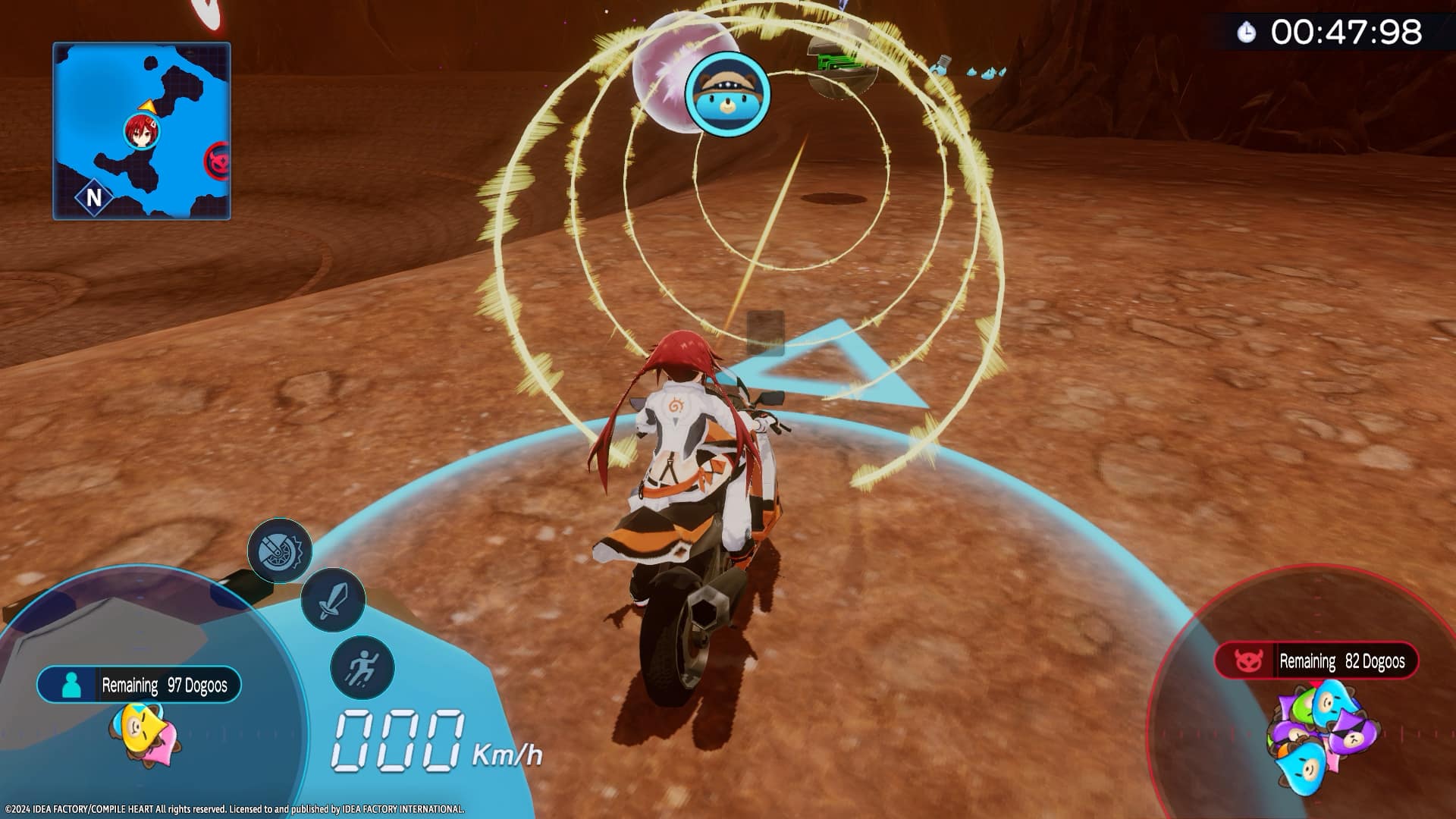Activate the sword attack icon
The height and width of the screenshot is (819, 1456).
[333, 601]
